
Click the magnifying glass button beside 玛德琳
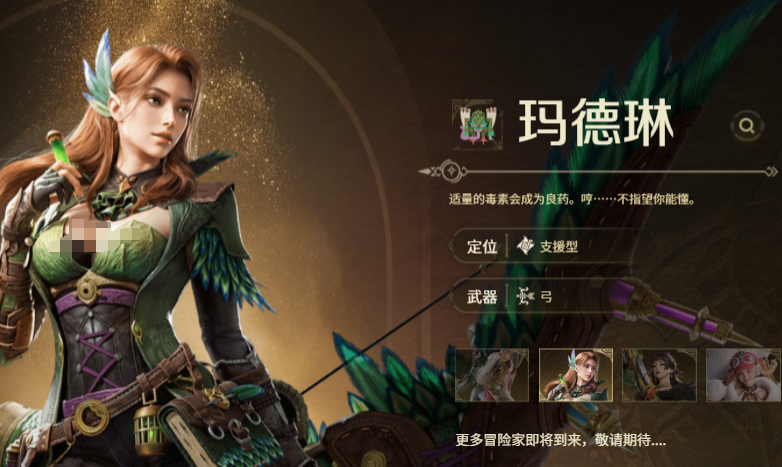[x=746, y=125]
